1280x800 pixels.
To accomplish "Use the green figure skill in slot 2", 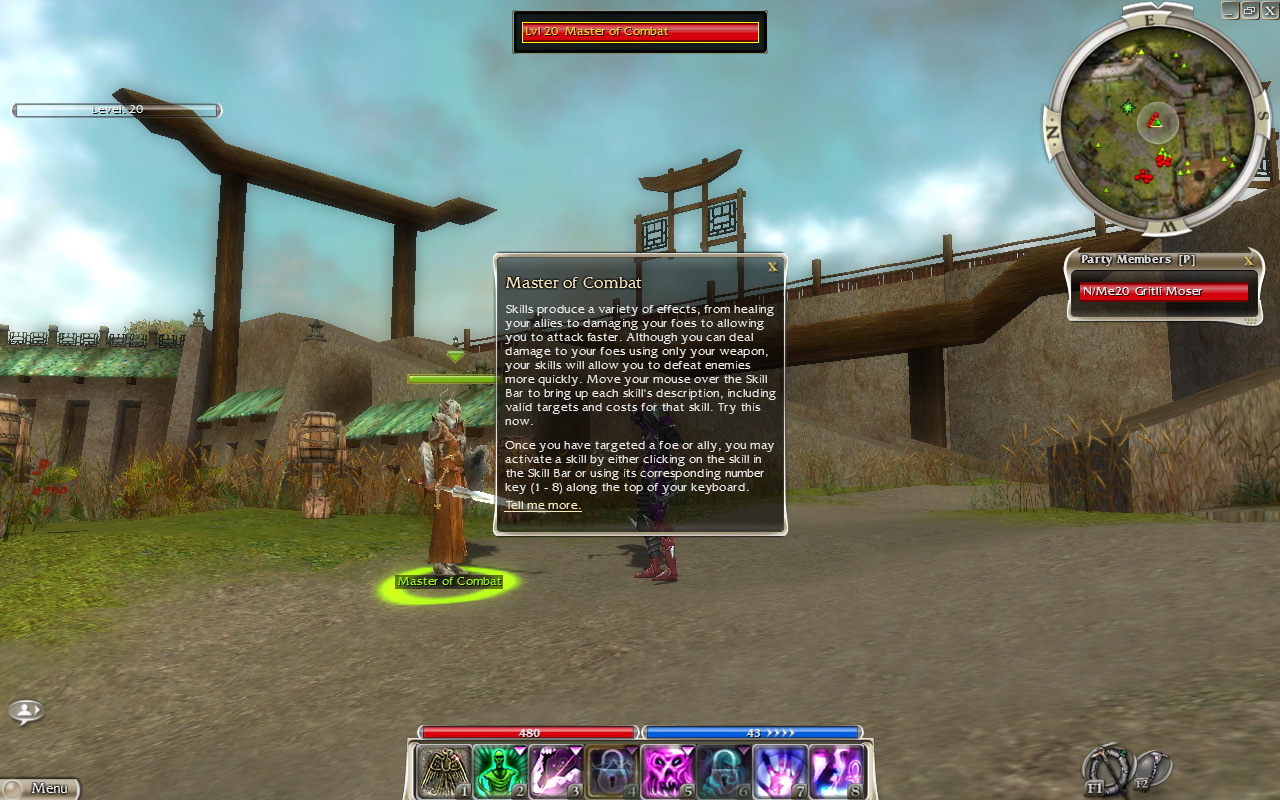I will coord(499,772).
